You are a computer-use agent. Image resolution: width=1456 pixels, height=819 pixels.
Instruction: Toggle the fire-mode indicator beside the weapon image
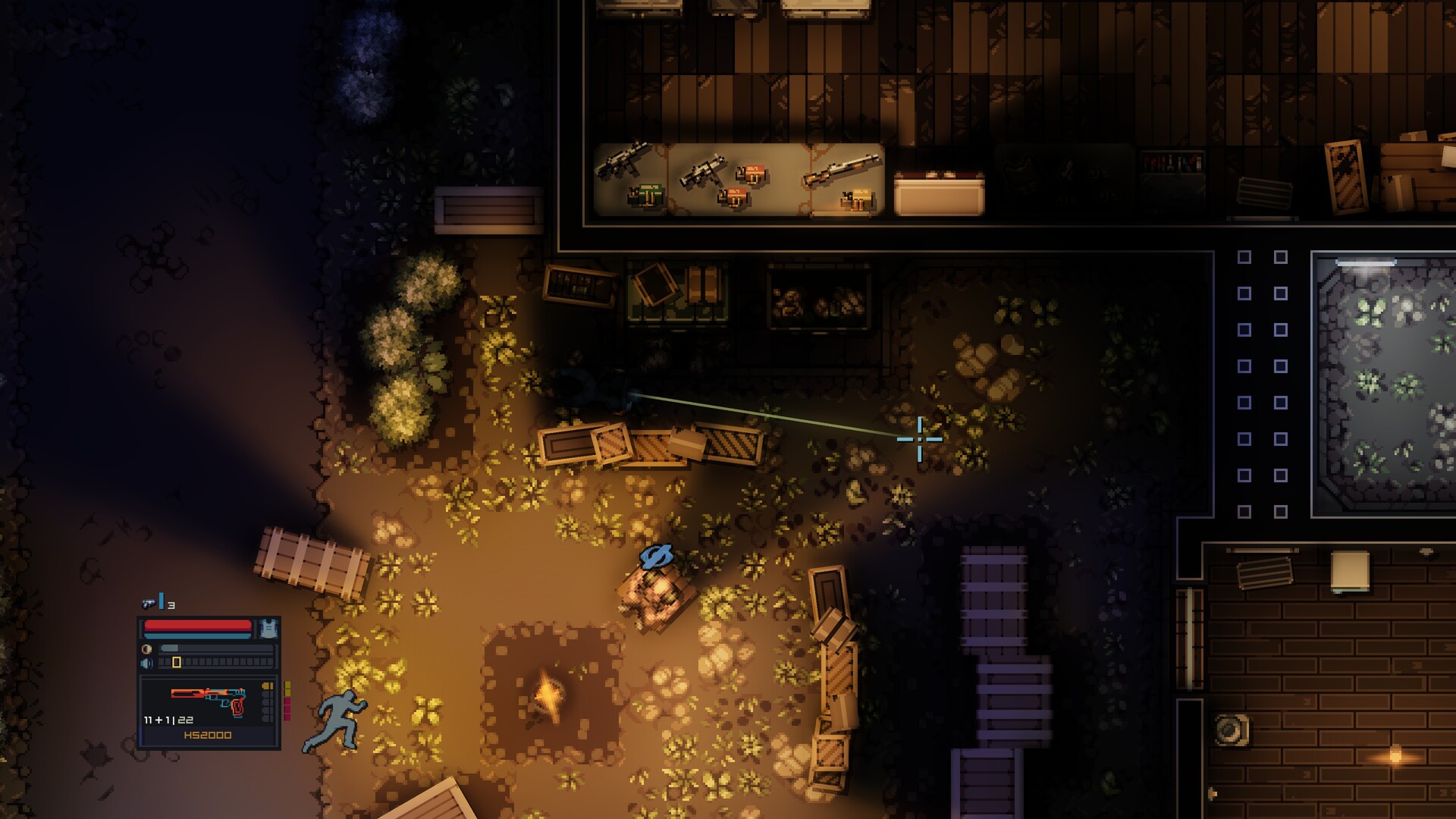[268, 686]
